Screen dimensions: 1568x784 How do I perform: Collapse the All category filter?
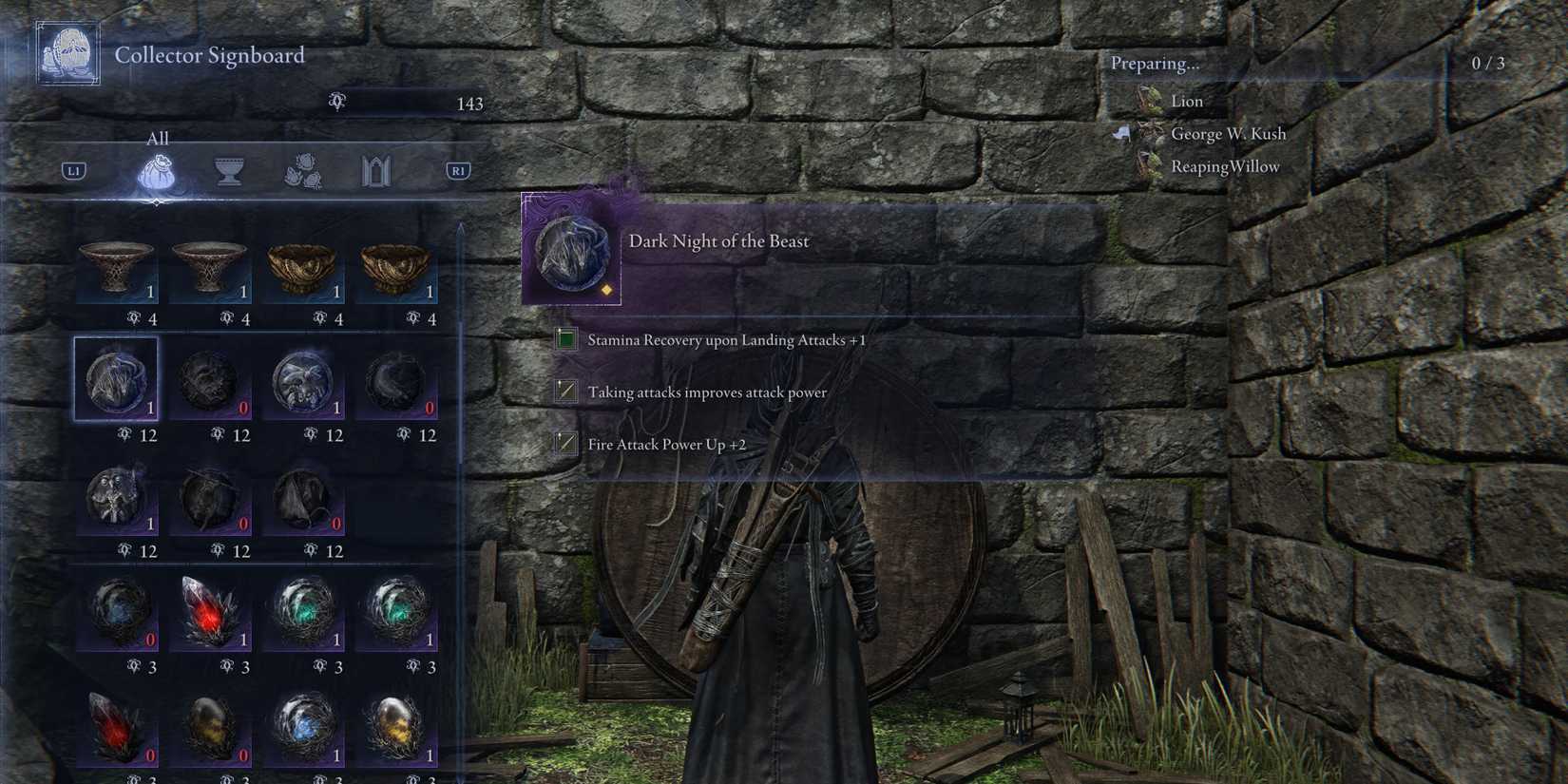click(x=157, y=139)
